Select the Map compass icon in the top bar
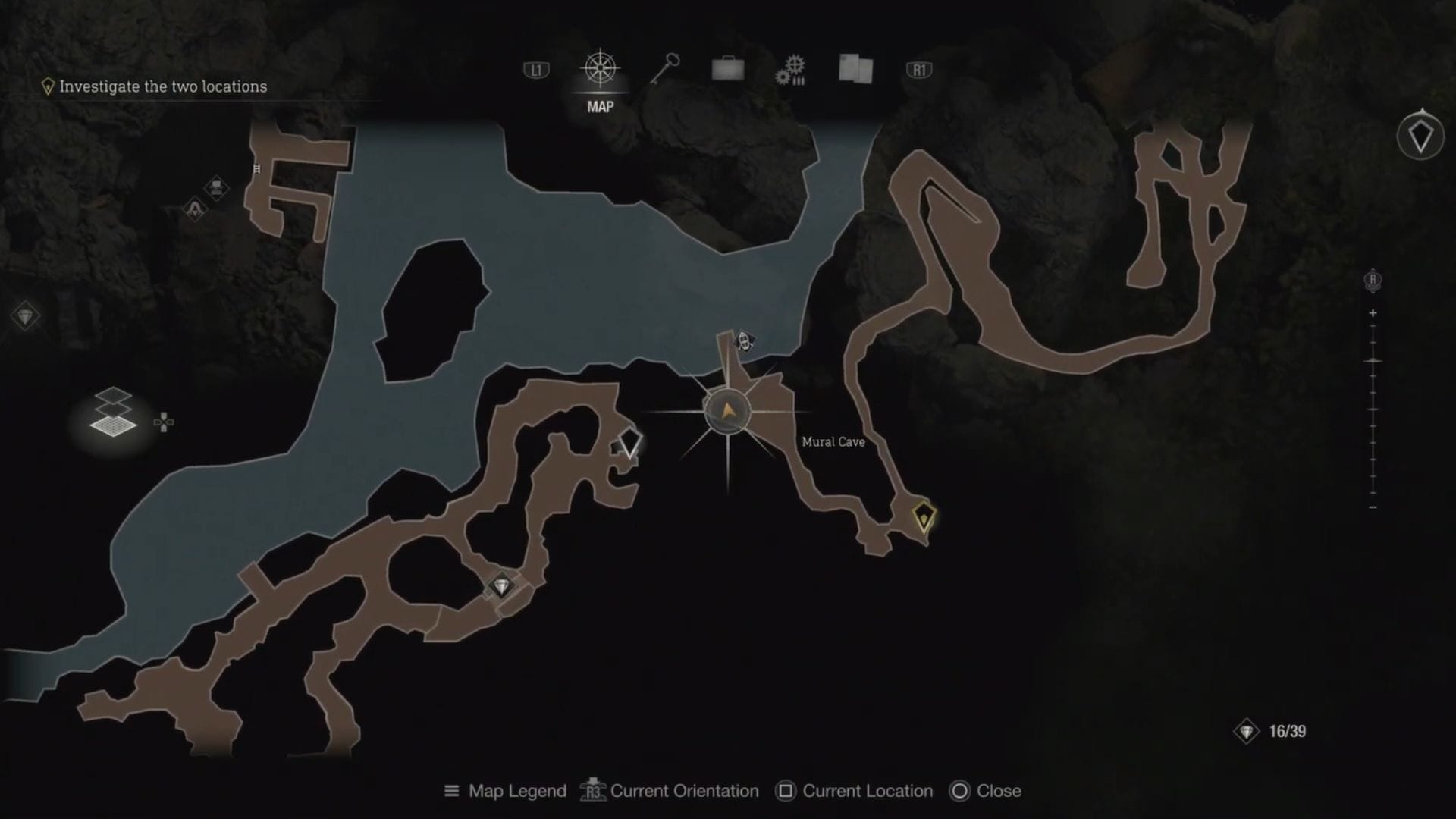 click(599, 68)
